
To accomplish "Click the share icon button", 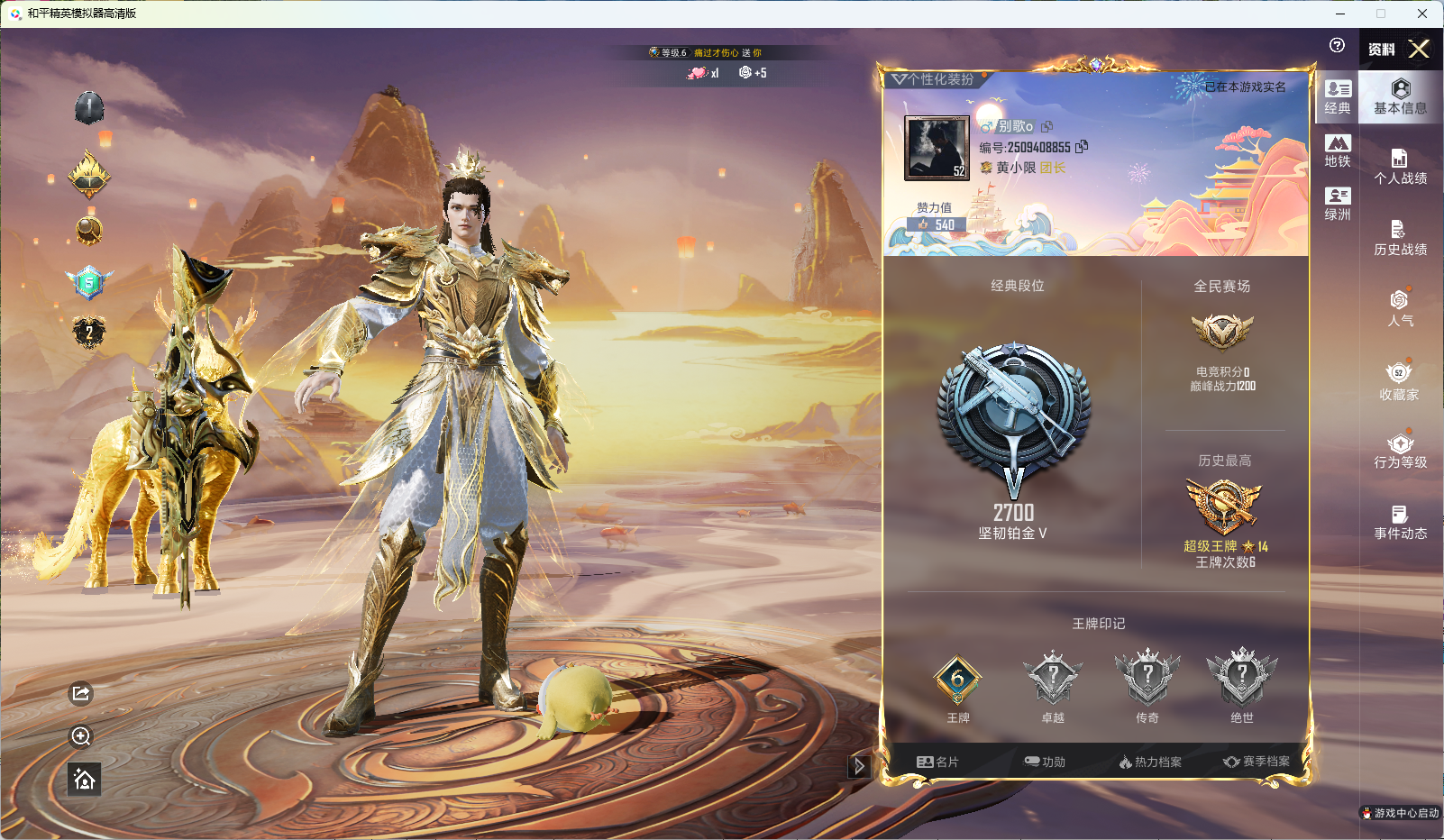I will coord(81,693).
